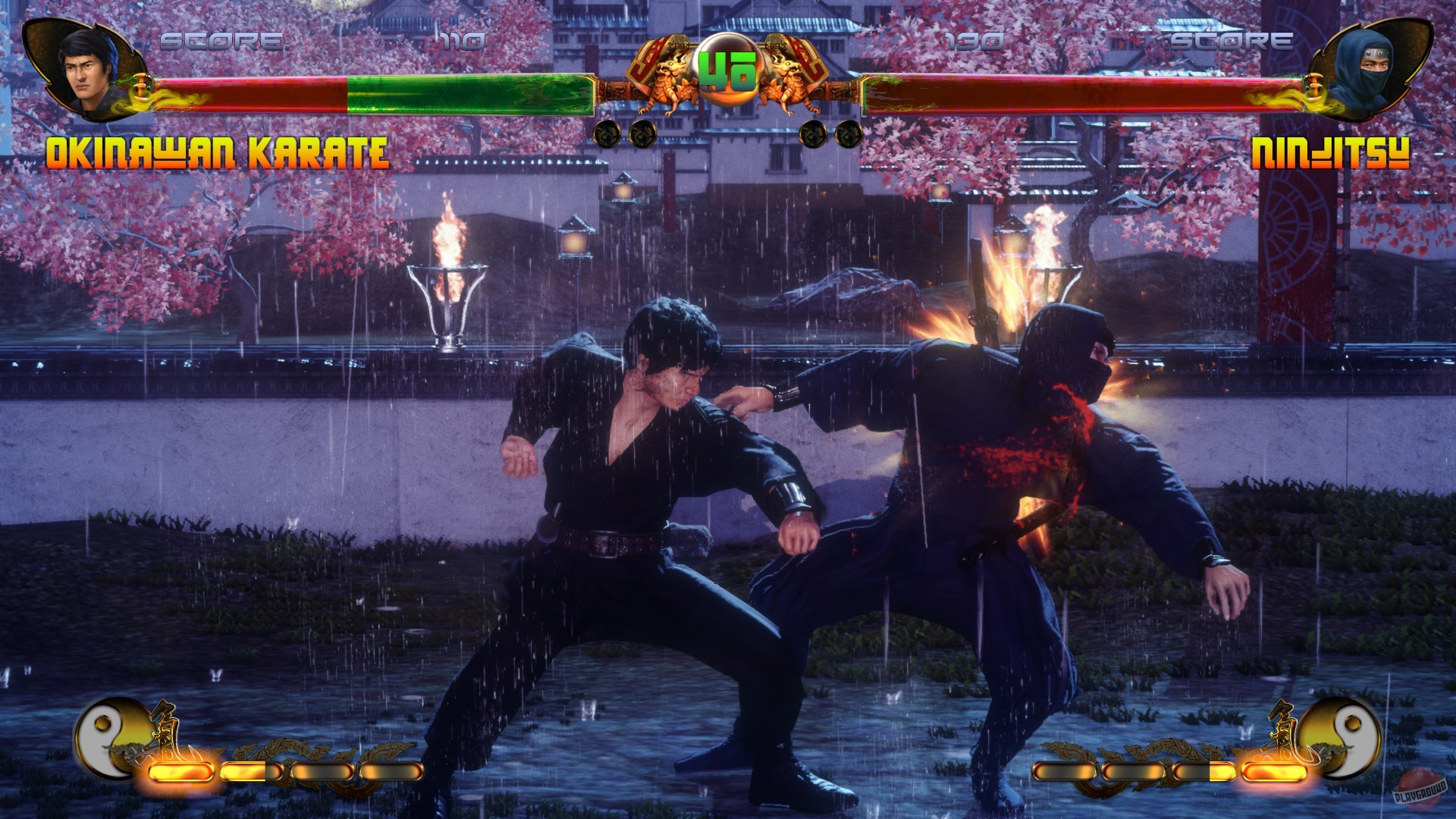Toggle the glowing first chi pip on player one's meter
The image size is (1456, 819).
180,771
